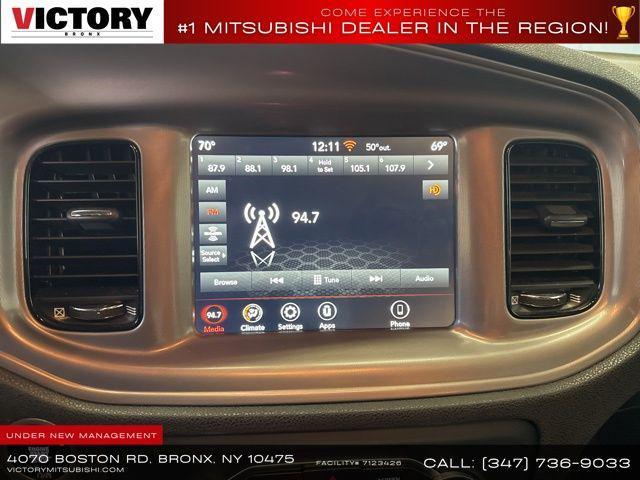
Task: Open the Phone screen
Action: click(399, 316)
